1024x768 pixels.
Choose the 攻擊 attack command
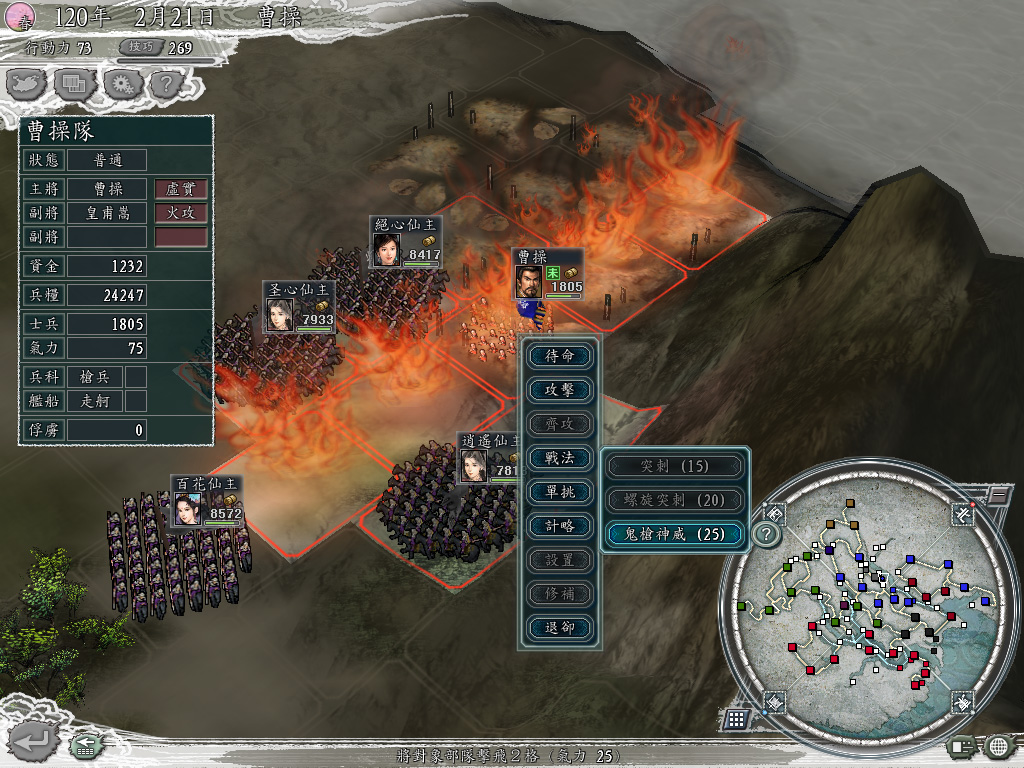click(560, 390)
